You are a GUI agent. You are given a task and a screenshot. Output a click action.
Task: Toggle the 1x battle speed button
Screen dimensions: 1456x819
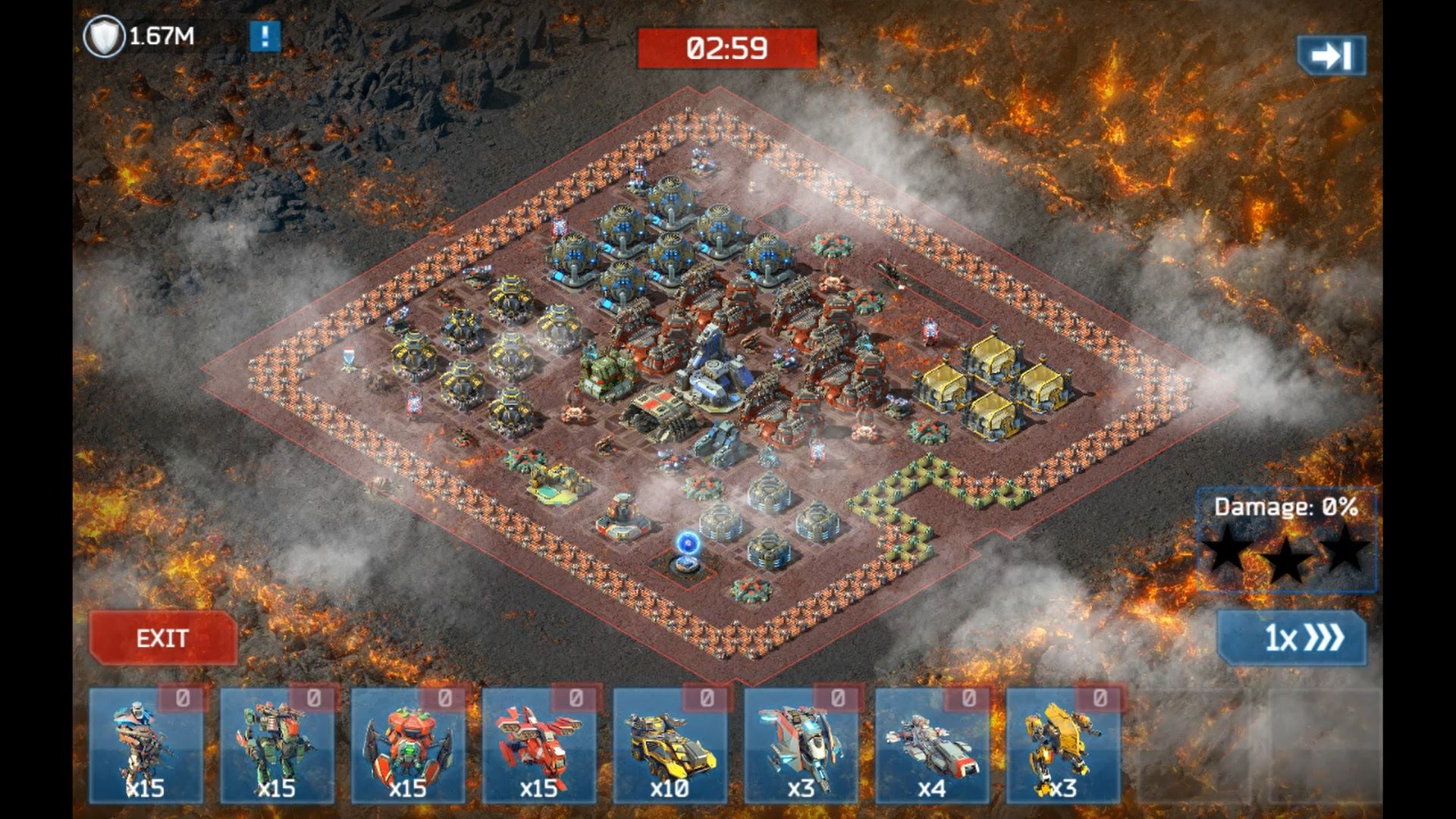(x=1291, y=639)
